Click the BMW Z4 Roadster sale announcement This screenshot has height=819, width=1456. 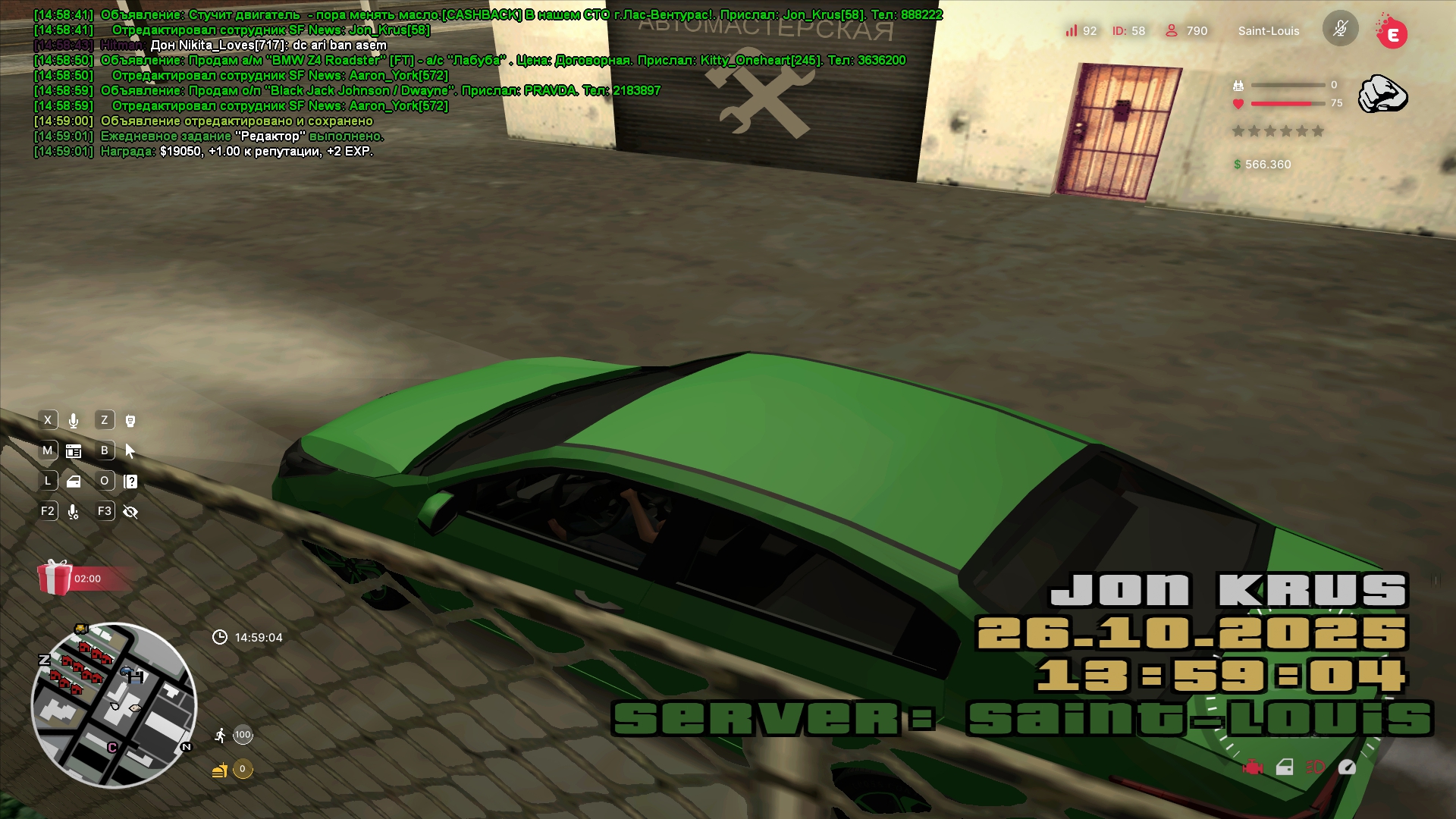pos(502,61)
